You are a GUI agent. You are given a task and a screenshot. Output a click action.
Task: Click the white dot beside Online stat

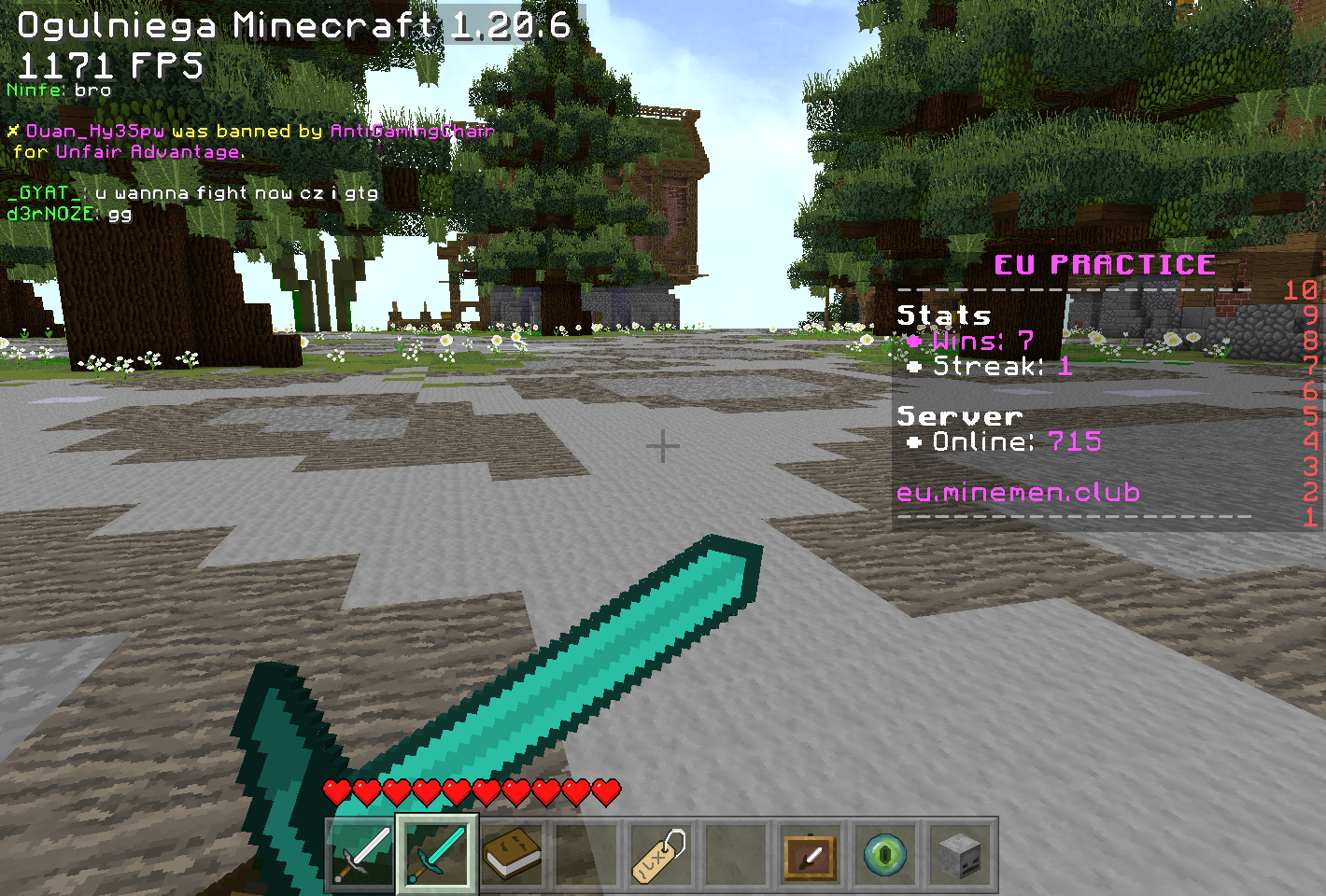tap(916, 441)
